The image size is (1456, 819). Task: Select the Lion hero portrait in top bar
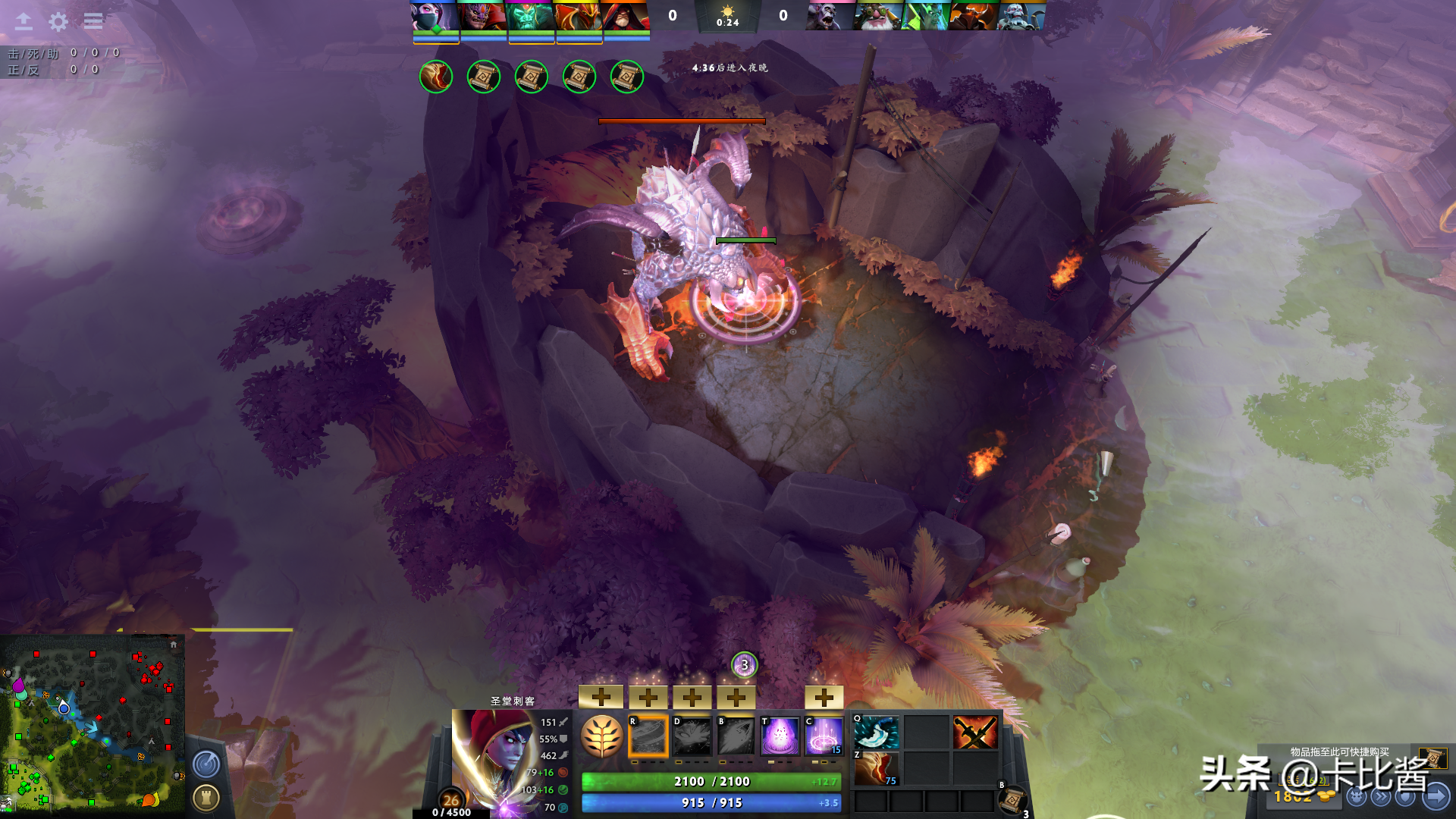[x=482, y=16]
